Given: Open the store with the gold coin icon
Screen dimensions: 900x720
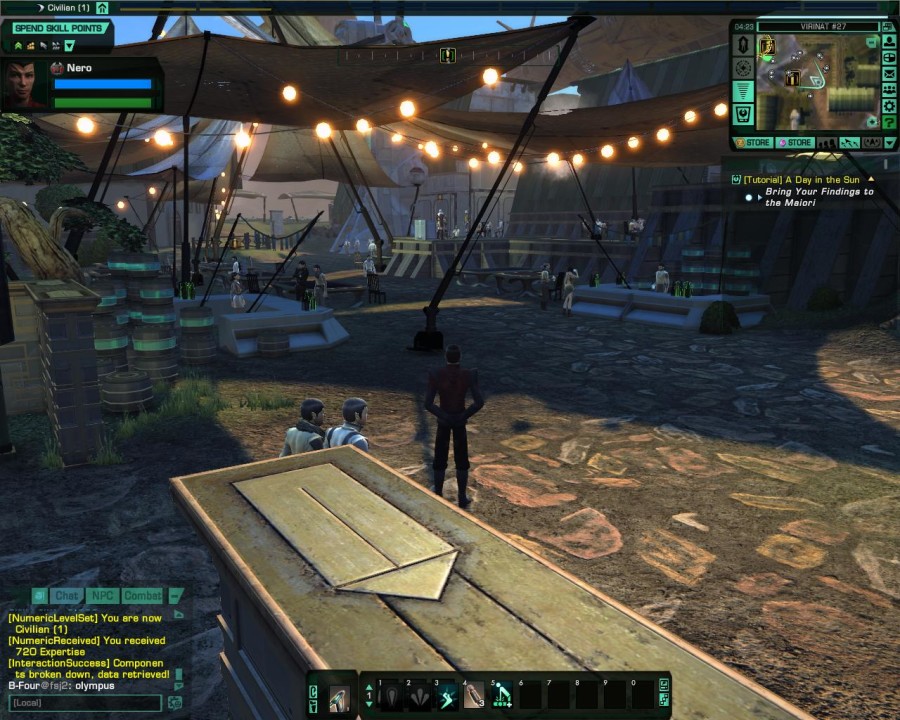Looking at the screenshot, I should pos(755,143).
